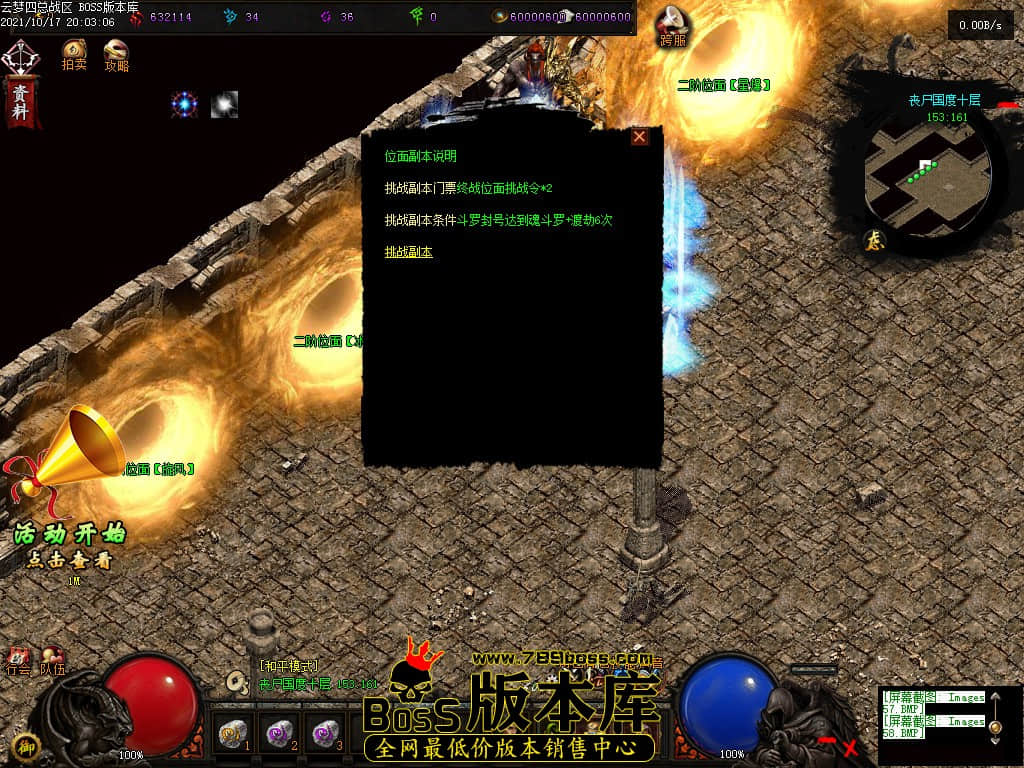Click the white flash buff icon
Image resolution: width=1024 pixels, height=768 pixels.
[x=224, y=104]
